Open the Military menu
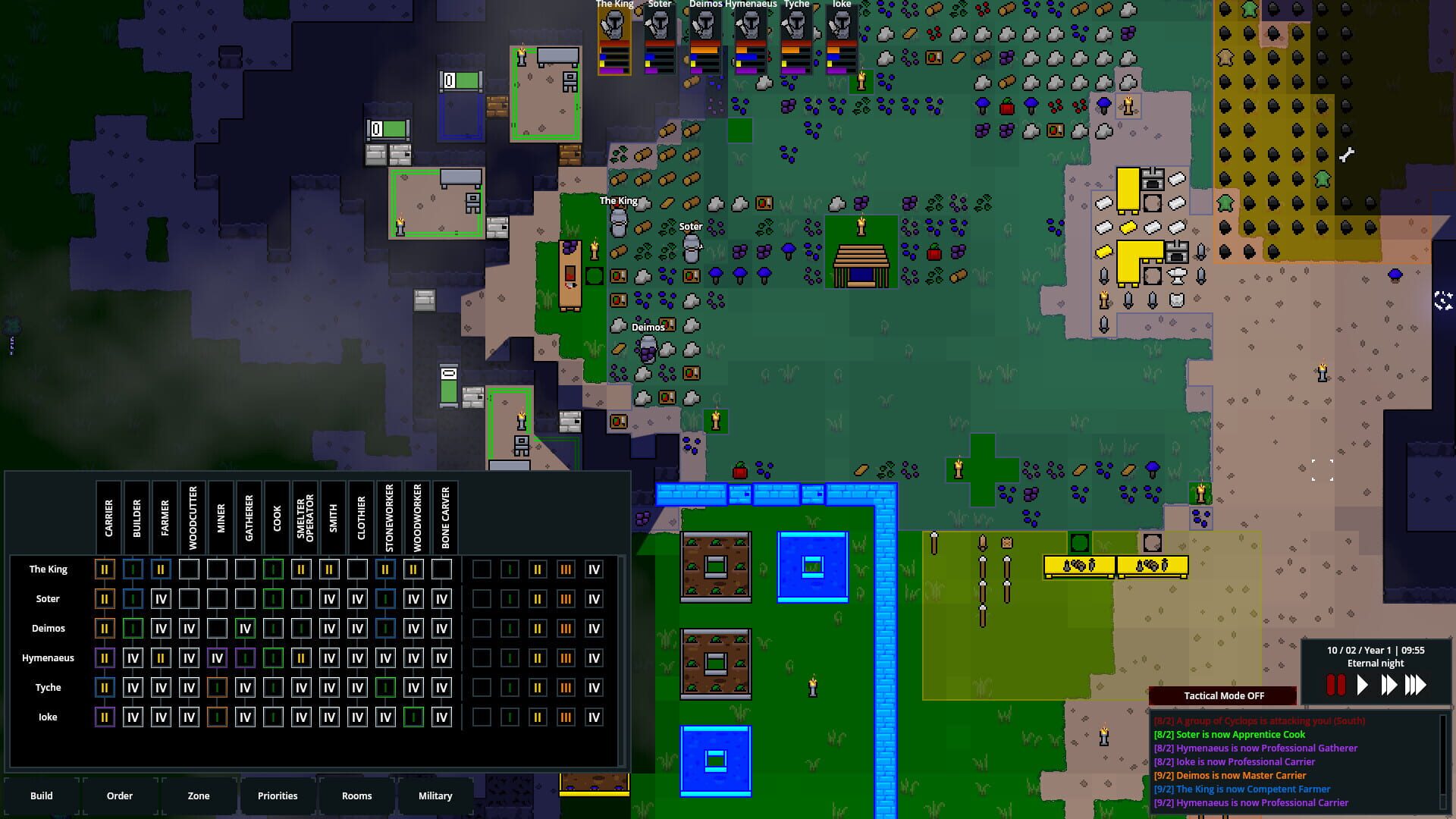 (436, 795)
